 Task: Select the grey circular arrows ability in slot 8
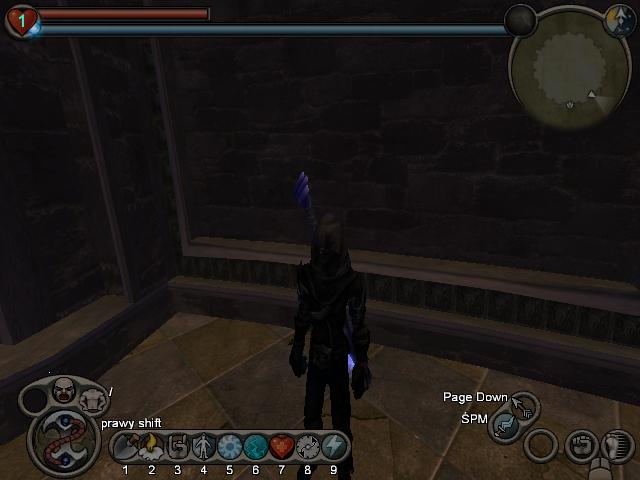[307, 446]
